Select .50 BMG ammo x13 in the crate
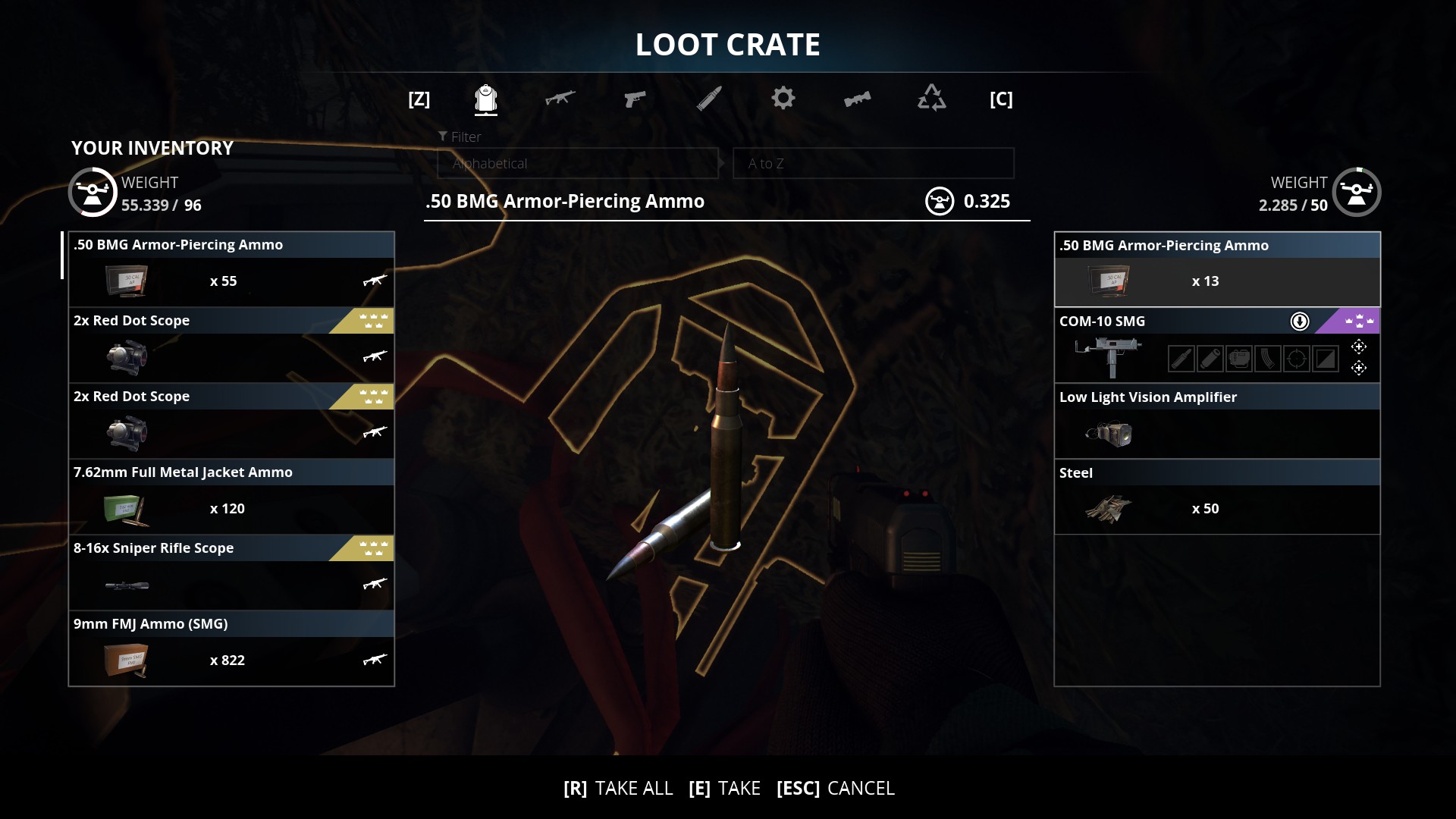This screenshot has height=819, width=1456. (1216, 270)
